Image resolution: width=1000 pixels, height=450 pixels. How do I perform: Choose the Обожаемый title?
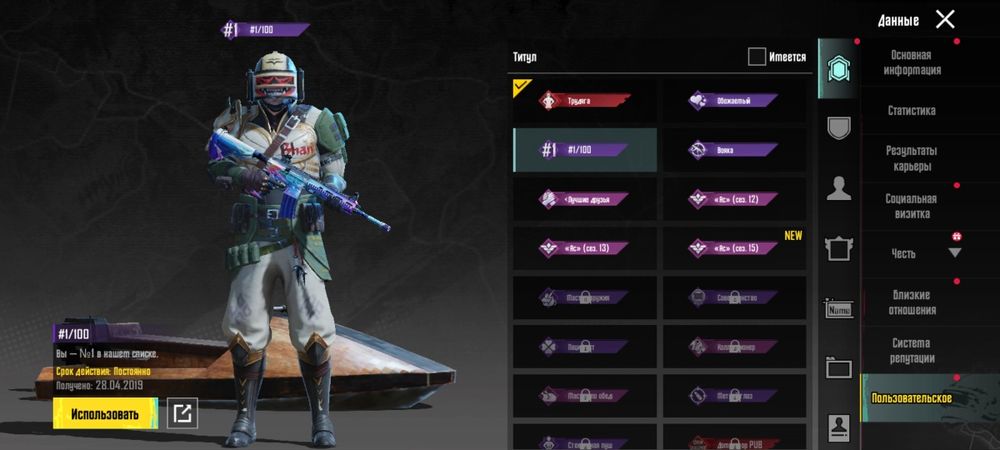click(x=733, y=101)
